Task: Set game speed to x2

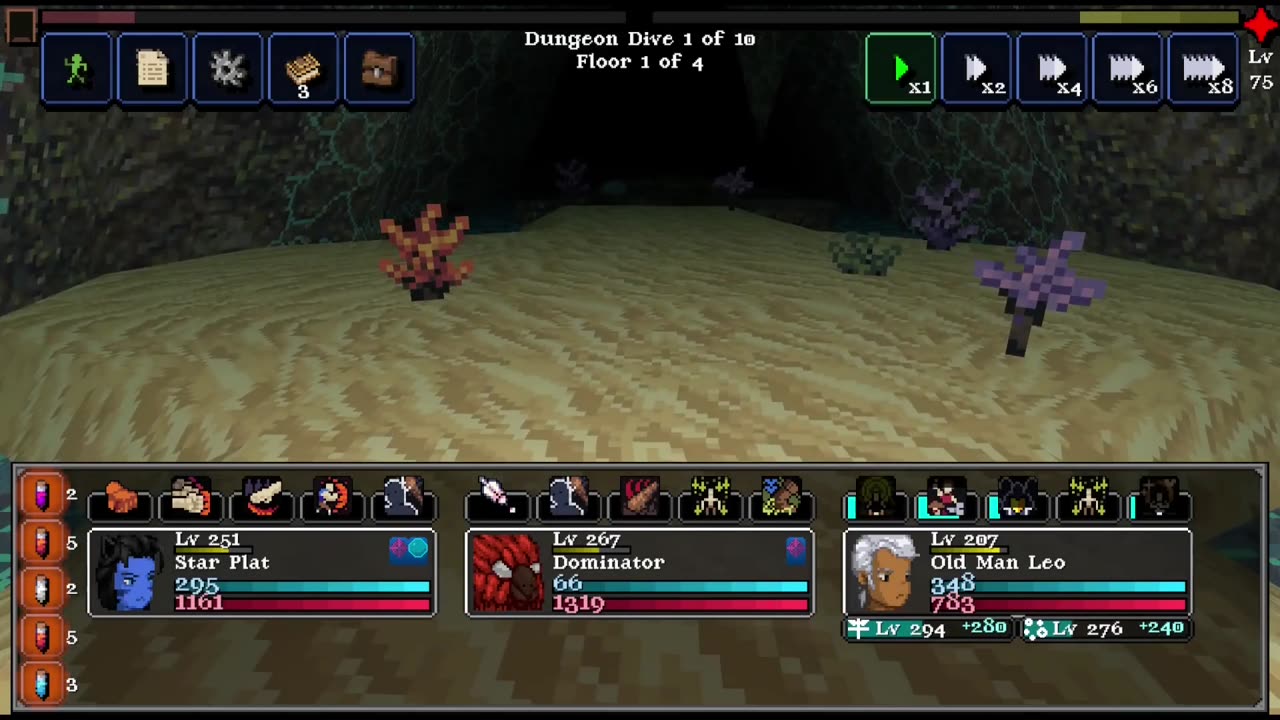Action: click(977, 68)
